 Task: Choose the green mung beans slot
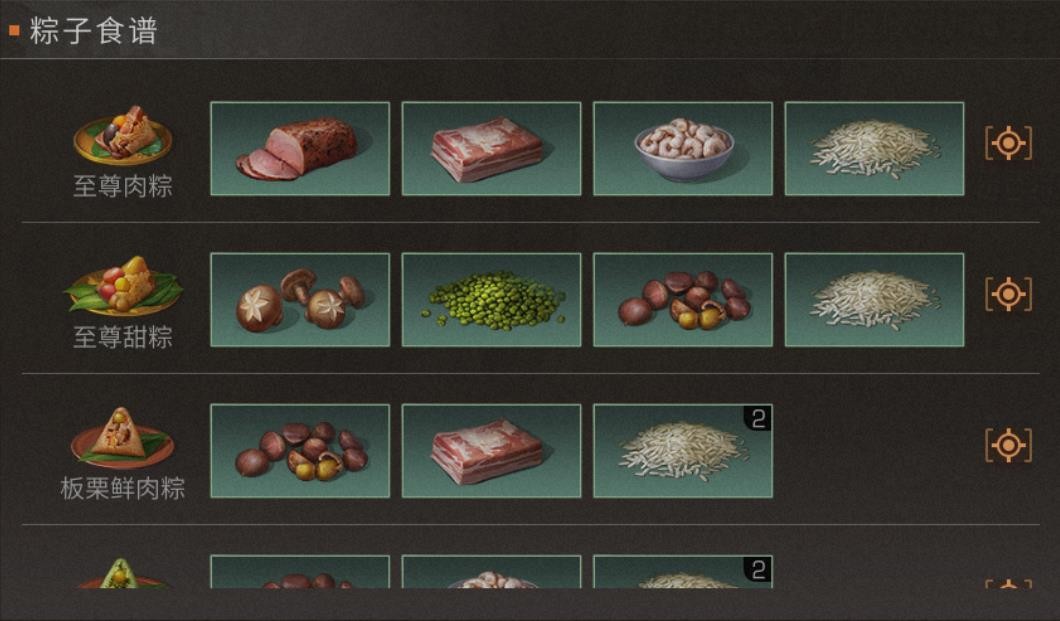(x=491, y=300)
